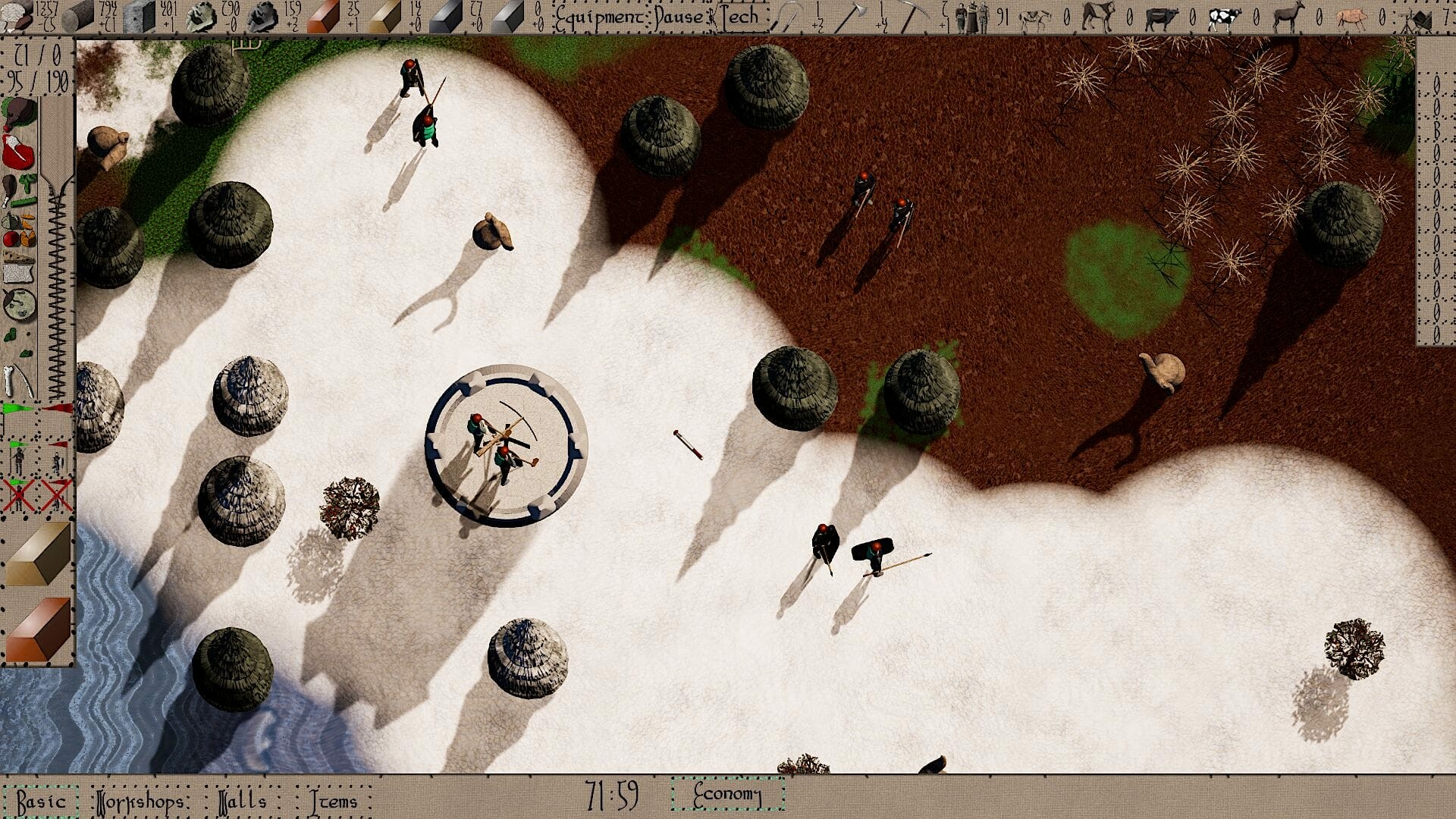Toggle the second red X marker below the worker icons
This screenshot has width=1456, height=819.
pyautogui.click(x=55, y=496)
